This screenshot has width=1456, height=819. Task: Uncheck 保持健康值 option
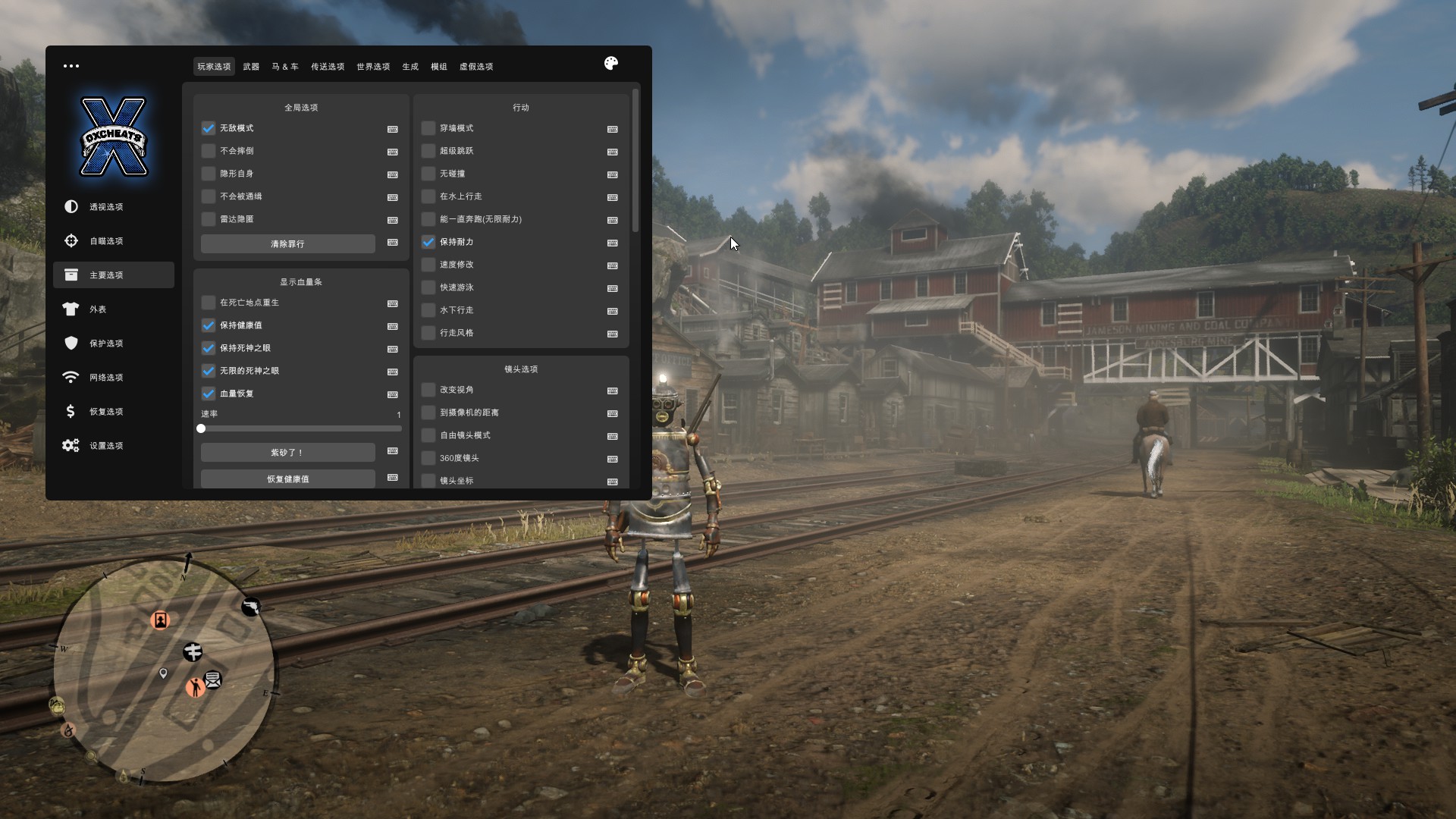[209, 325]
